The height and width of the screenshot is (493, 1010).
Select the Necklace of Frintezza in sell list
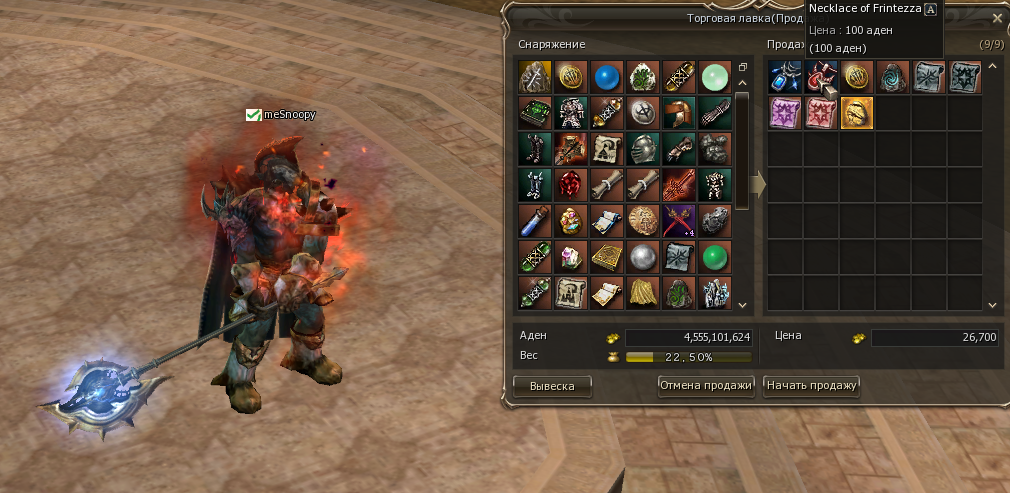[x=820, y=77]
